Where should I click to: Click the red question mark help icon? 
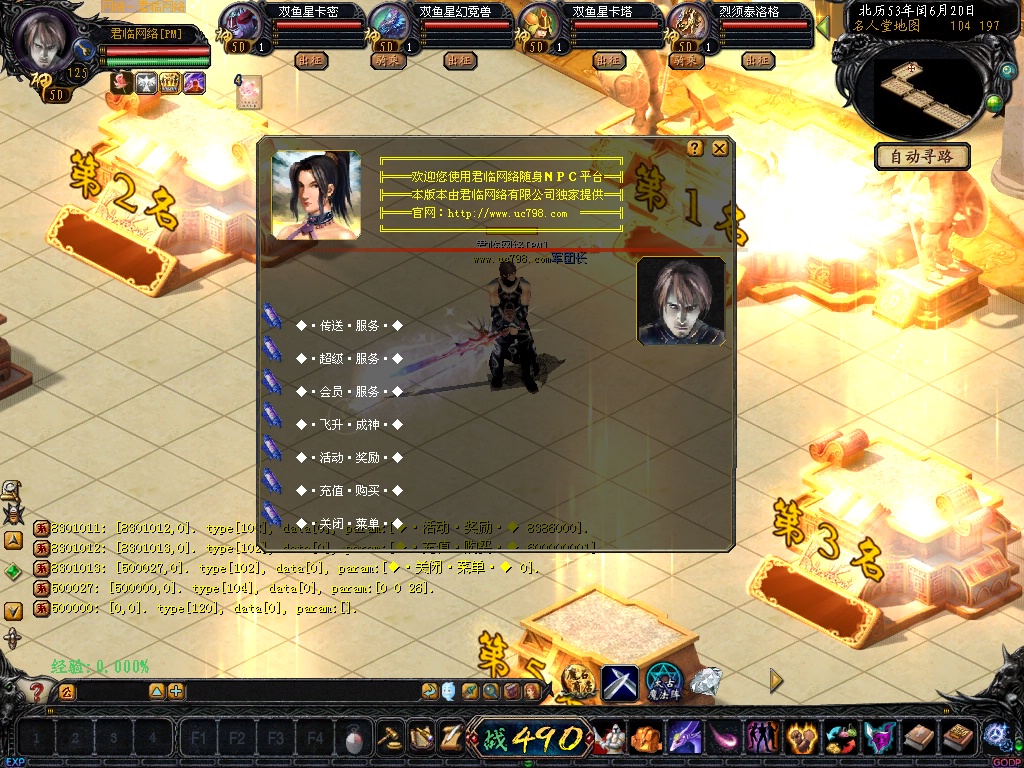[37, 691]
